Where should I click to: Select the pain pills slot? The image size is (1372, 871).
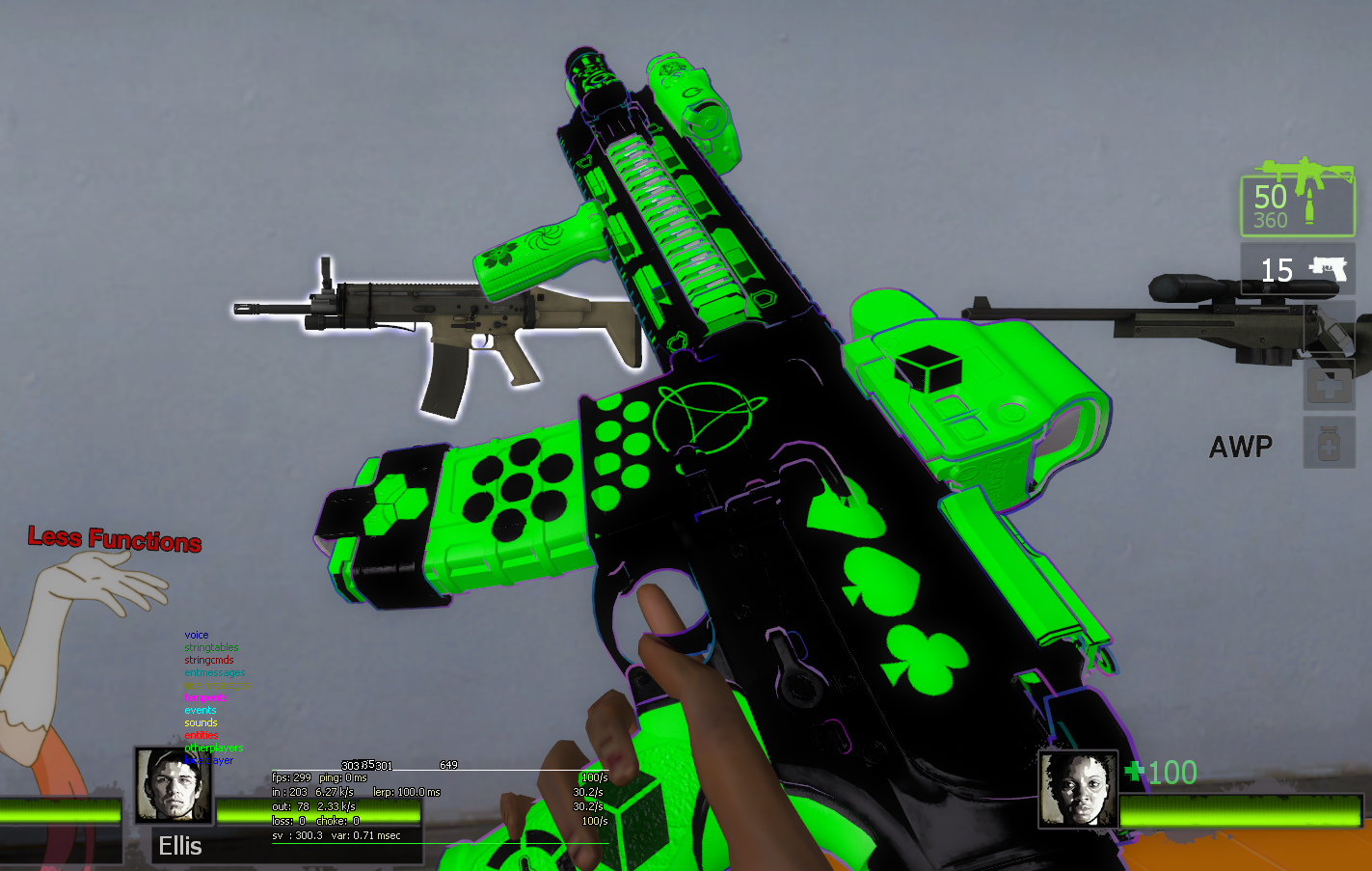point(1330,443)
